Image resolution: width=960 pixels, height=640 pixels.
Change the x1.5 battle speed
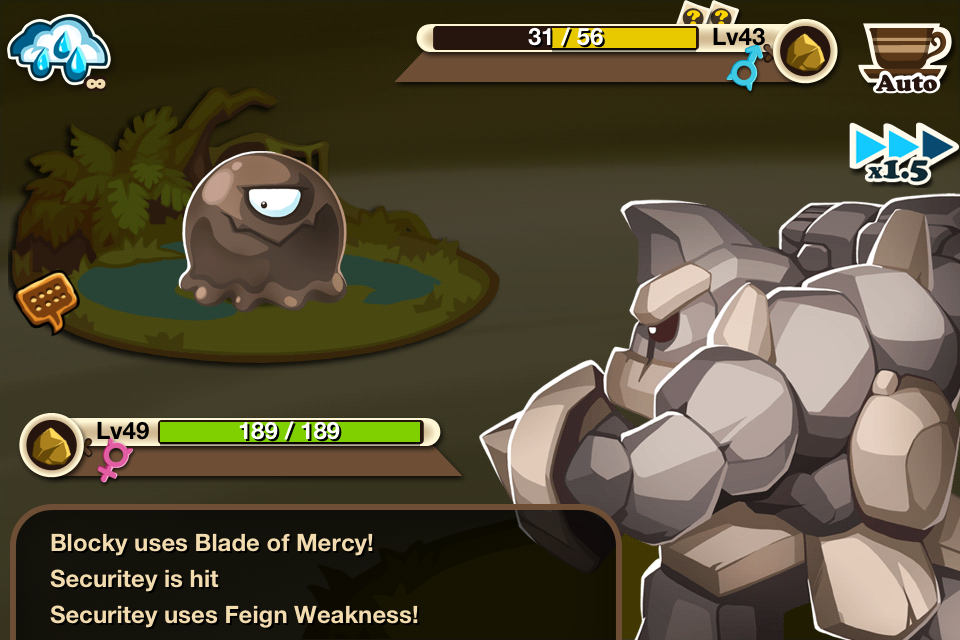click(902, 154)
